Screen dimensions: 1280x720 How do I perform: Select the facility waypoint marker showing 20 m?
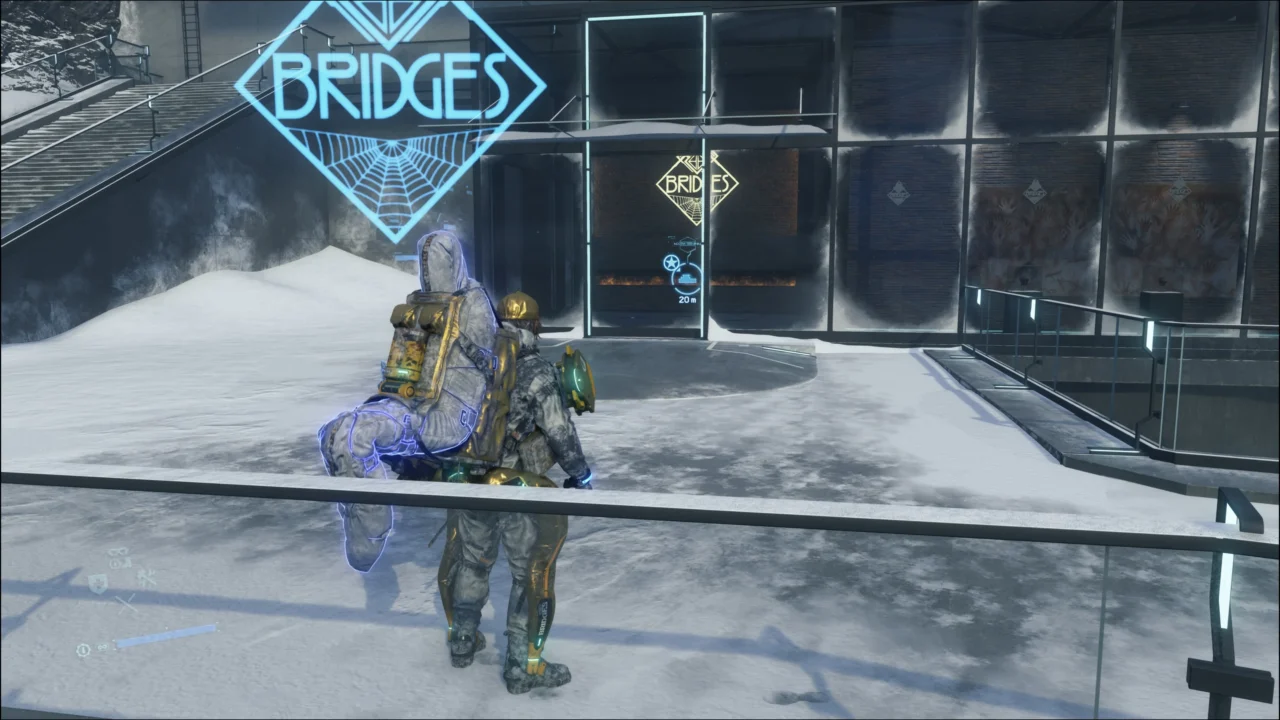point(687,274)
